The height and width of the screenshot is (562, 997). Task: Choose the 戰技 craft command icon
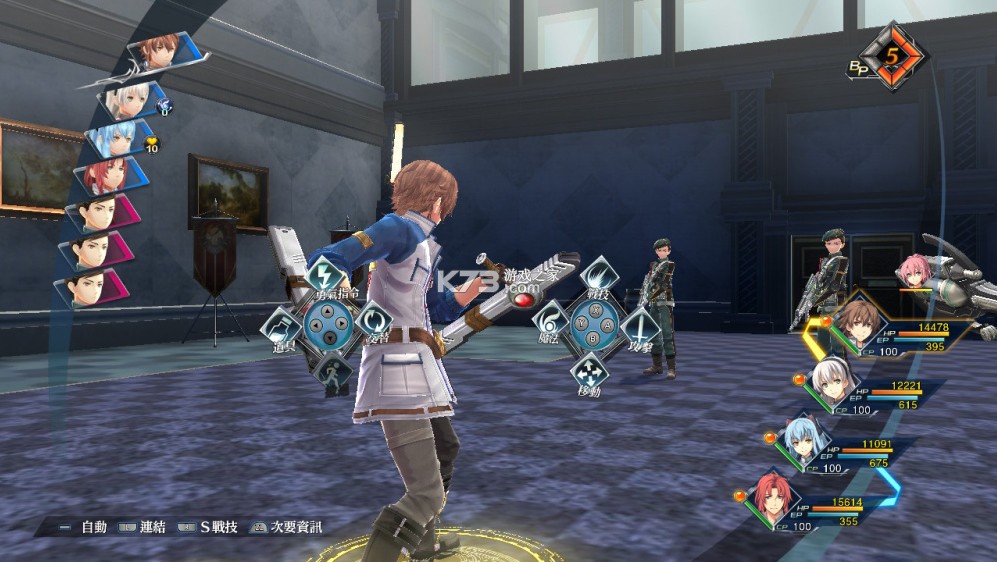[597, 277]
